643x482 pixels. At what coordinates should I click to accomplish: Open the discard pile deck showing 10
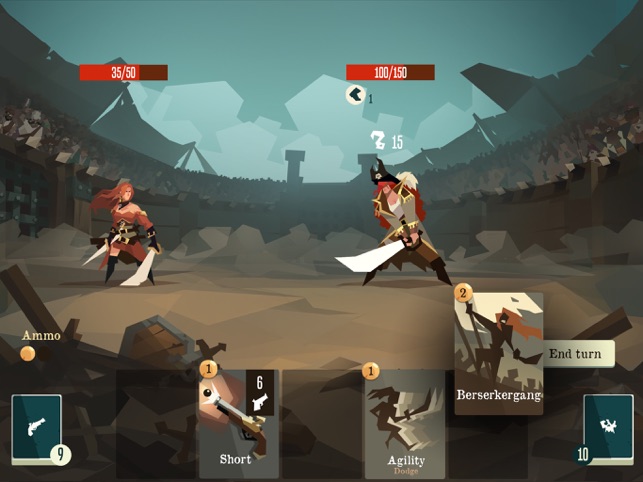click(x=608, y=428)
